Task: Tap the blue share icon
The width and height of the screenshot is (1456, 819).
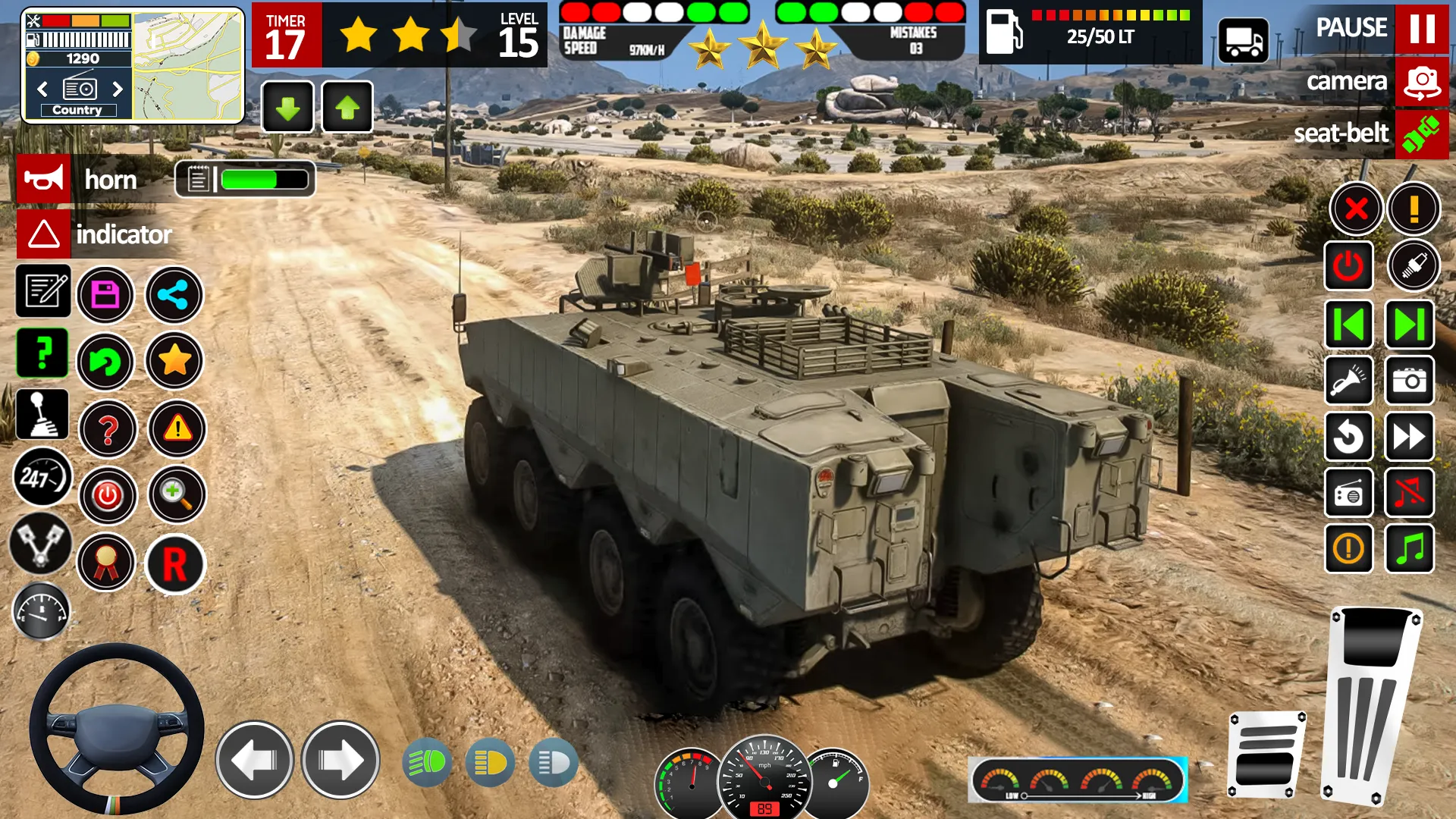Action: click(x=174, y=295)
